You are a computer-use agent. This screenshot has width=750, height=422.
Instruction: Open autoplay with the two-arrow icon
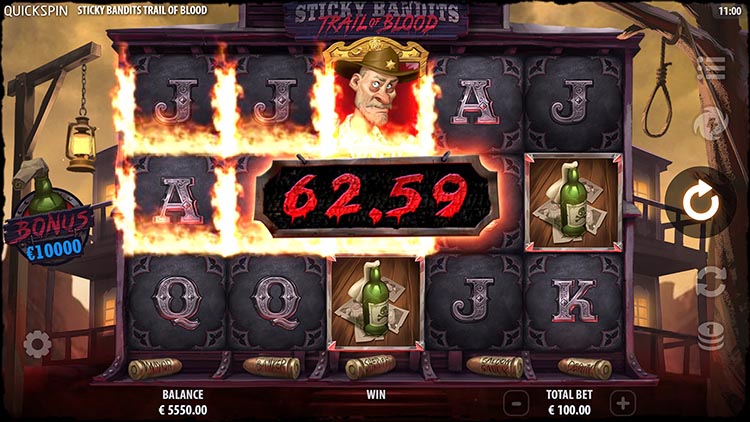710,282
